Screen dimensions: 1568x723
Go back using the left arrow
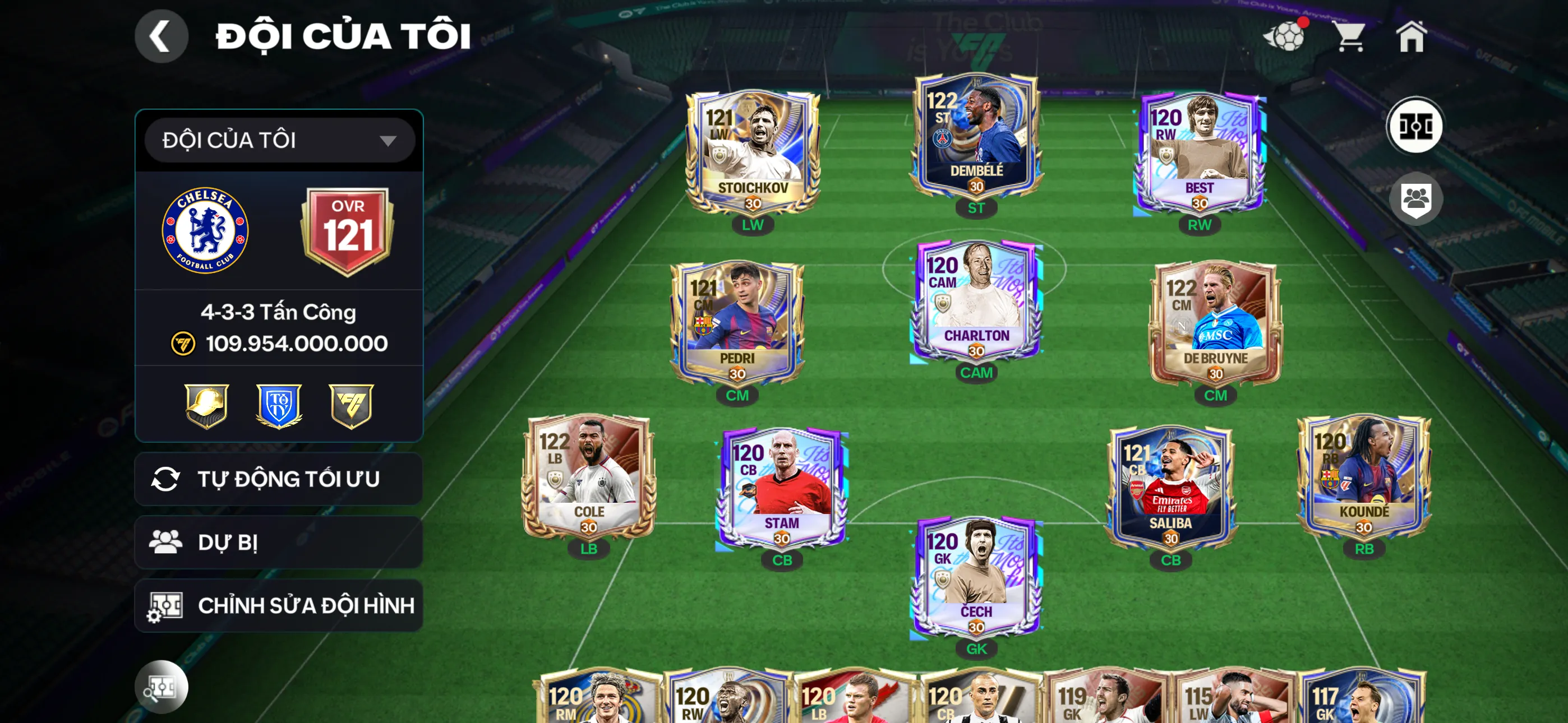(162, 35)
